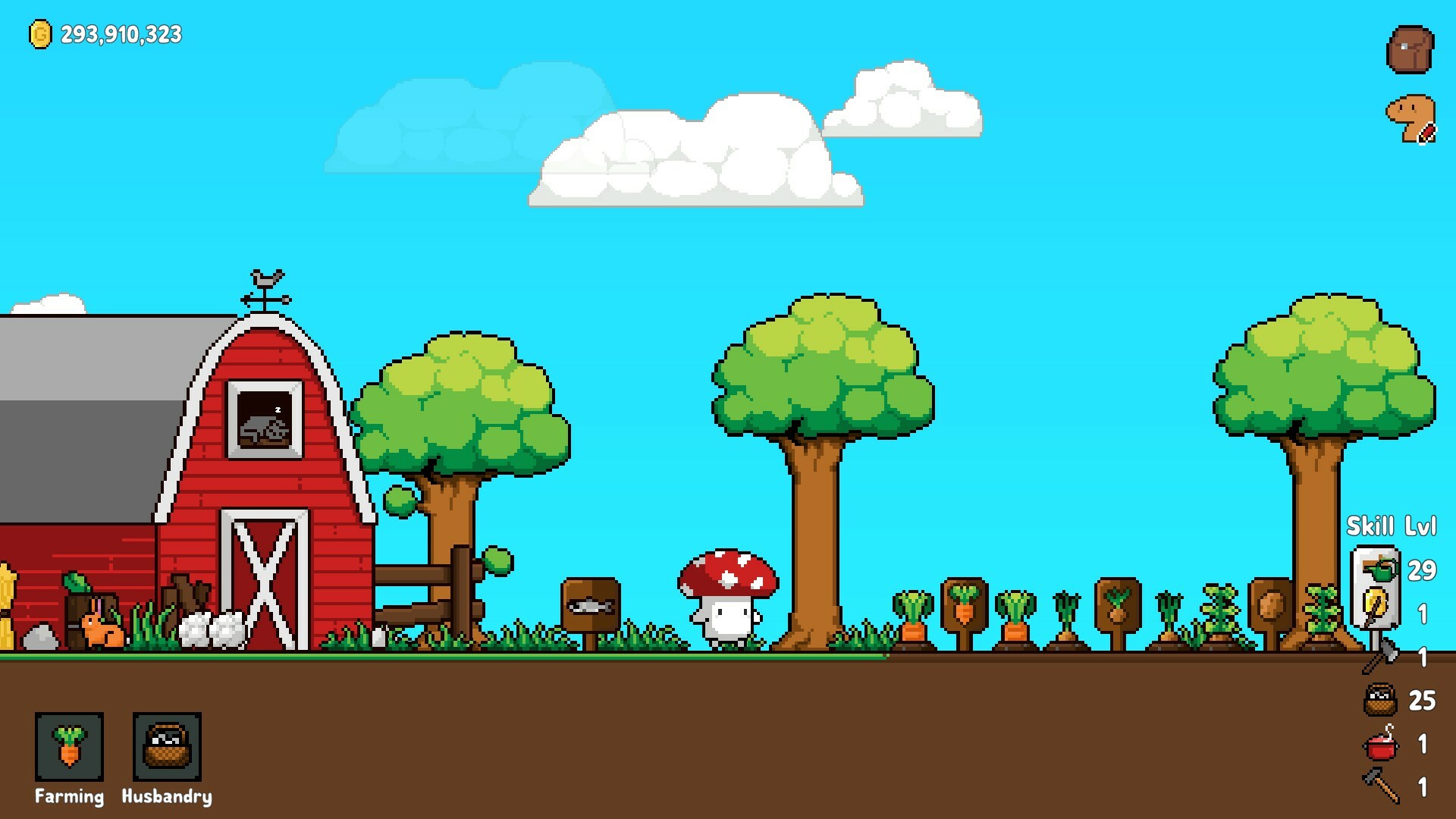
Task: Click the cooking pot skill icon
Action: click(1382, 747)
